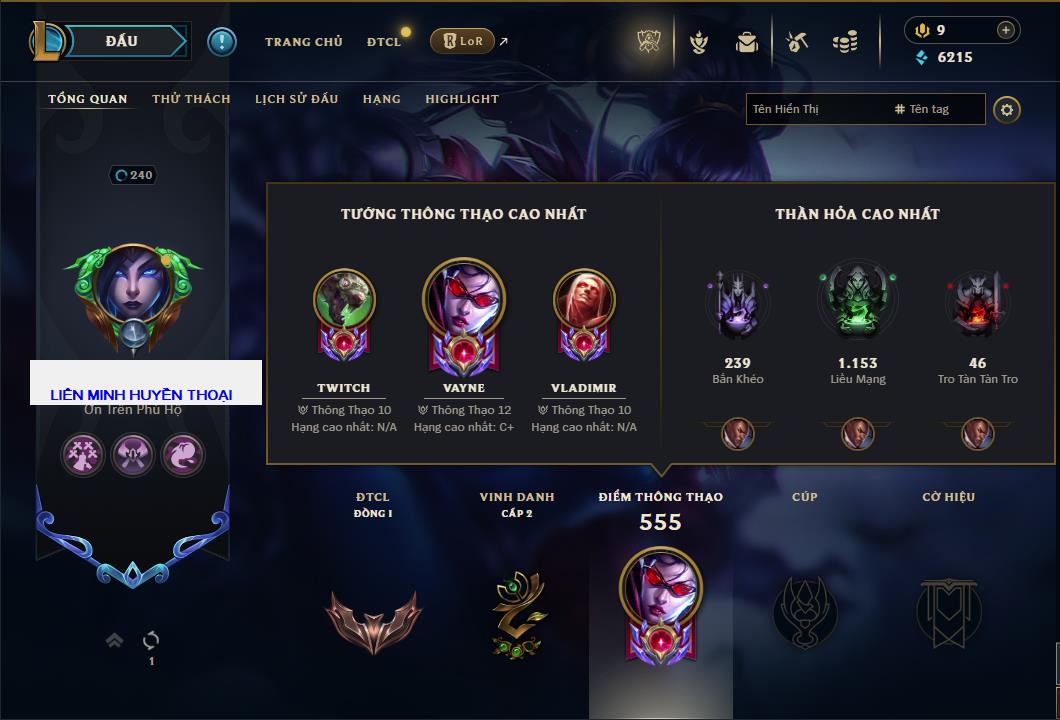
Task: Open the profile settings gear icon
Action: pyautogui.click(x=1007, y=109)
